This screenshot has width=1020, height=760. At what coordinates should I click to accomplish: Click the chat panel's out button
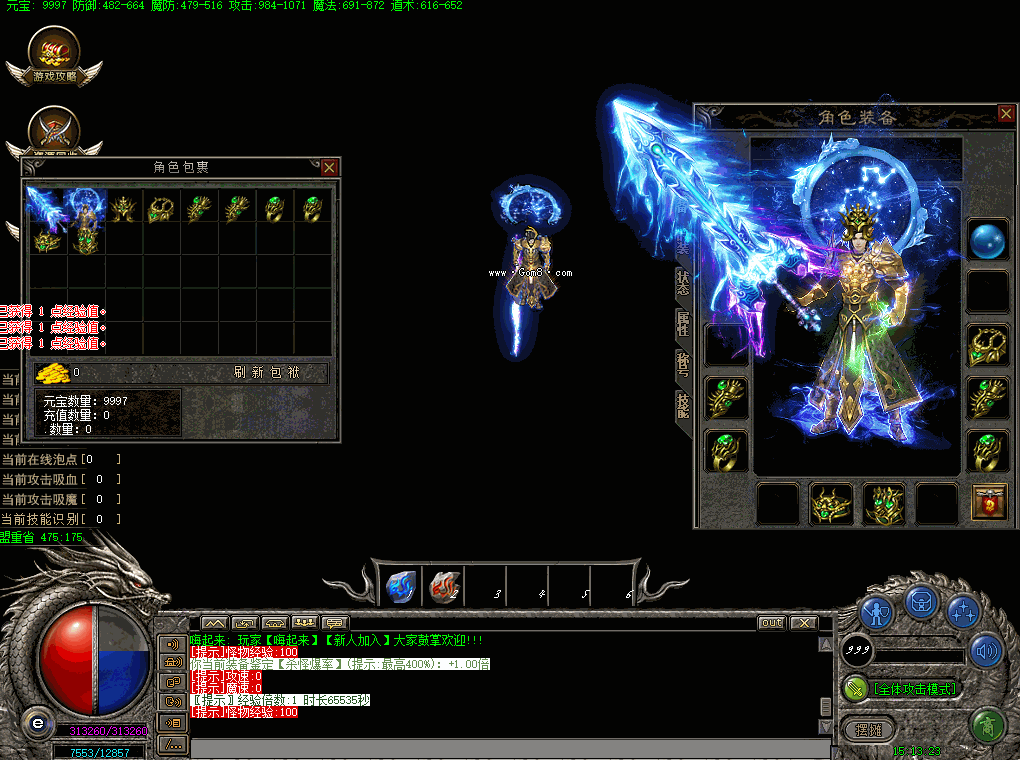(771, 623)
